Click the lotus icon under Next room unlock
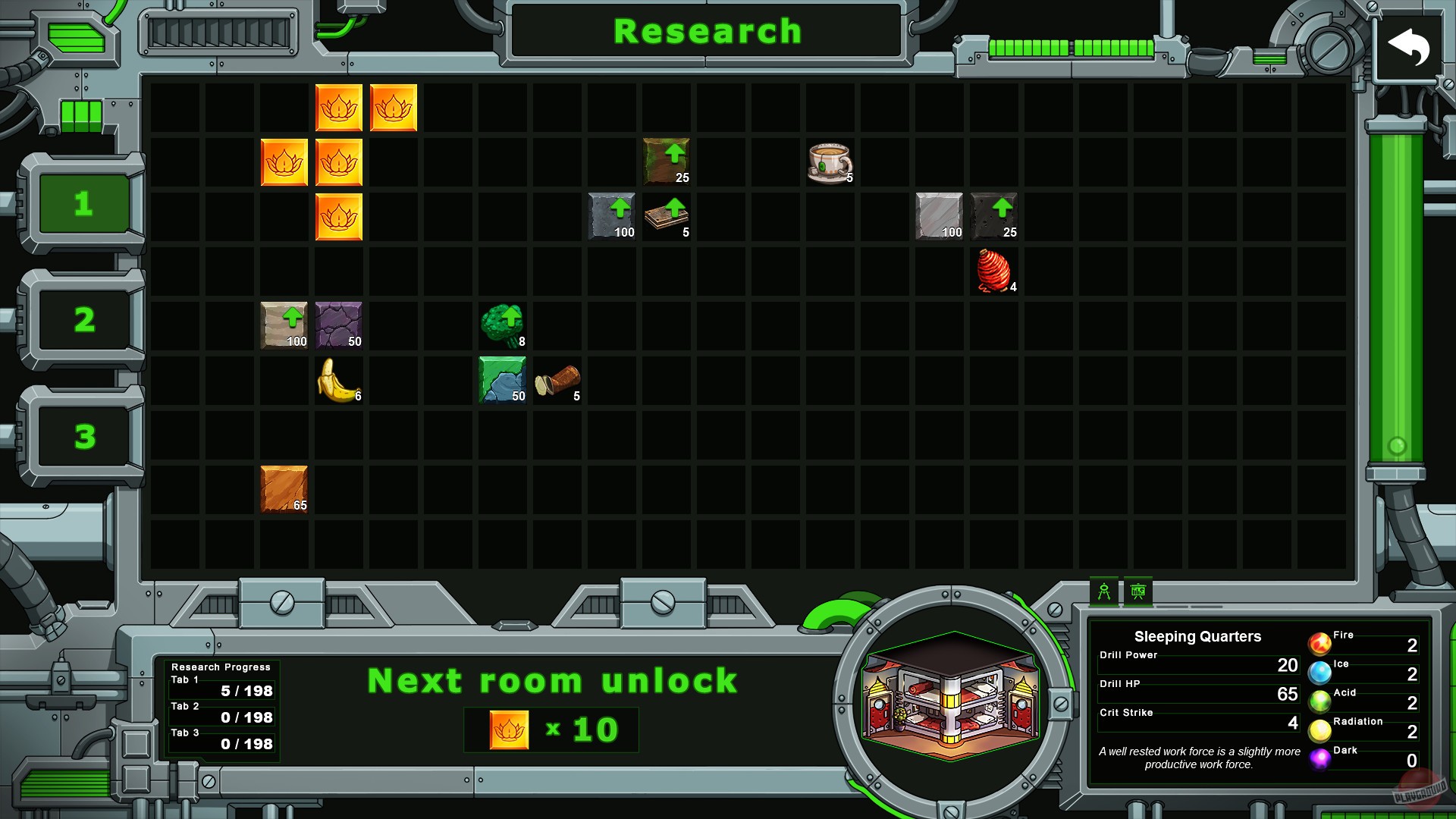 (x=510, y=730)
